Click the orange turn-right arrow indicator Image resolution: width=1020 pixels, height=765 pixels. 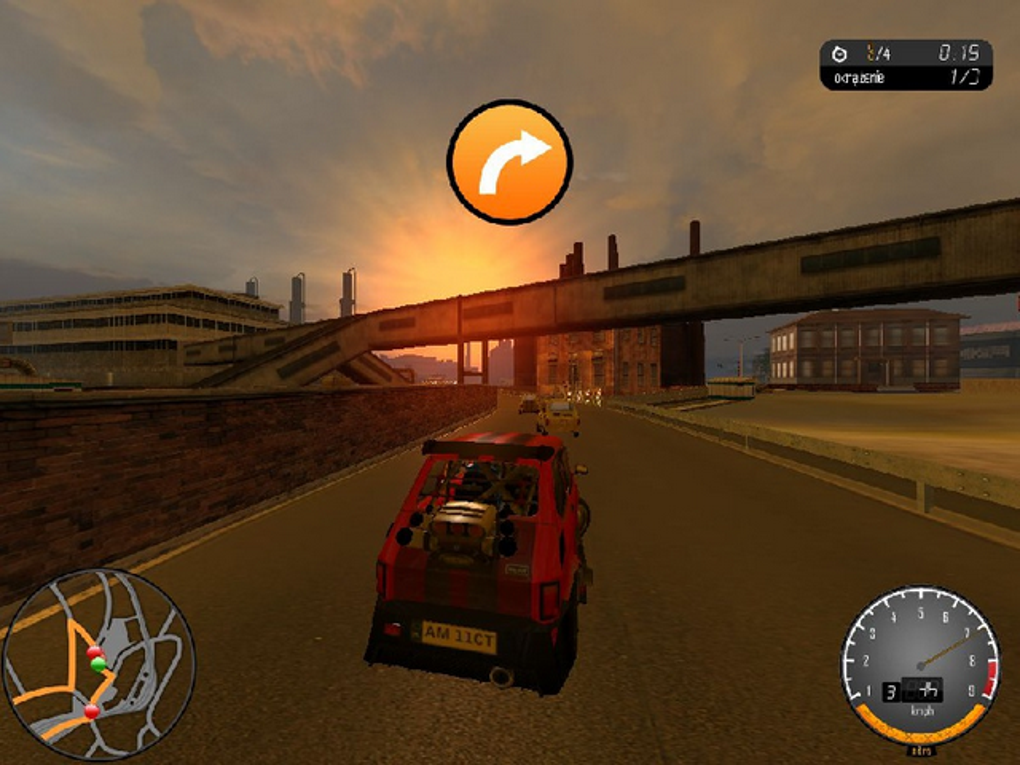click(509, 161)
